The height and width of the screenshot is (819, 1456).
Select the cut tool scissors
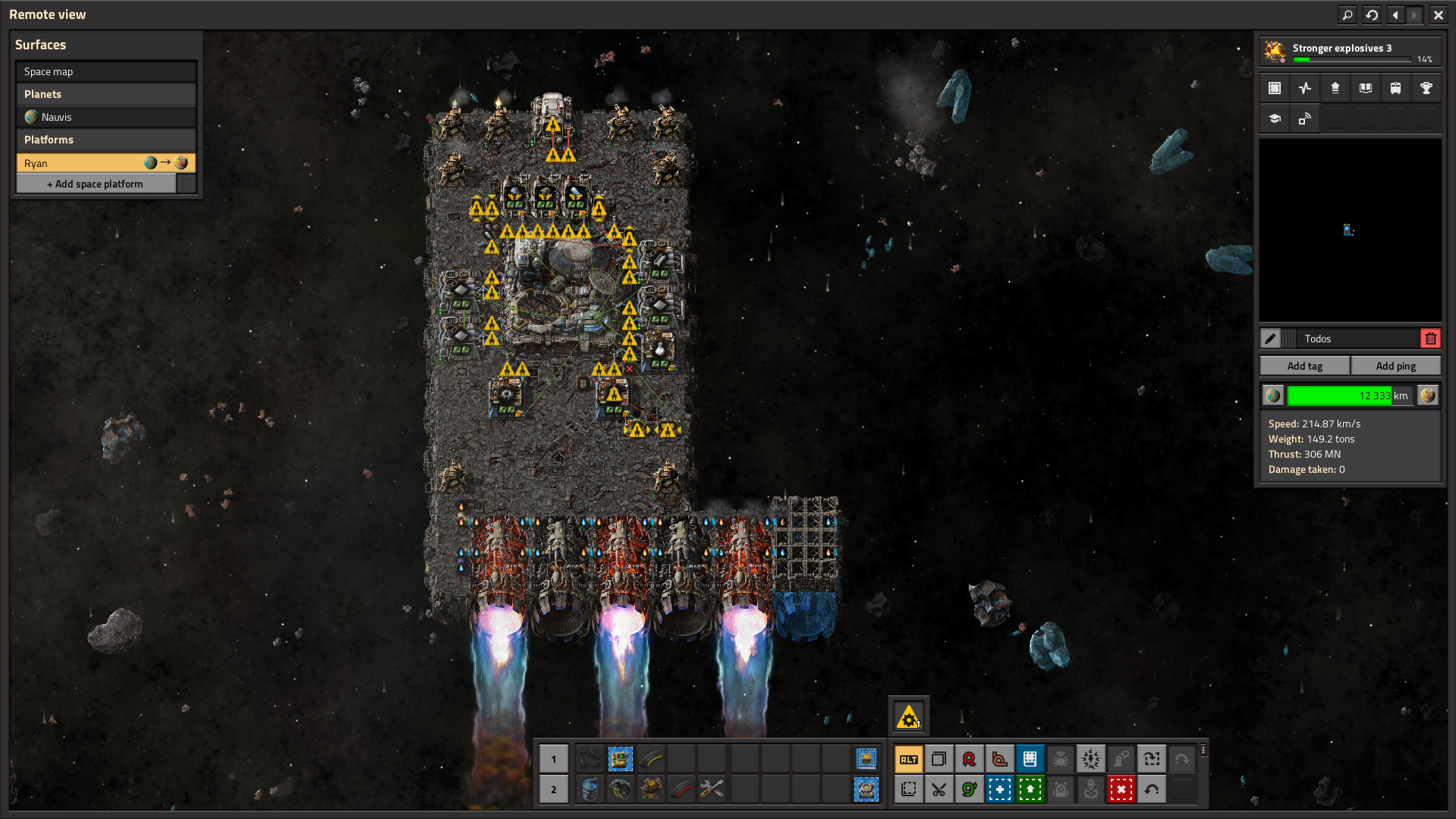[x=939, y=789]
